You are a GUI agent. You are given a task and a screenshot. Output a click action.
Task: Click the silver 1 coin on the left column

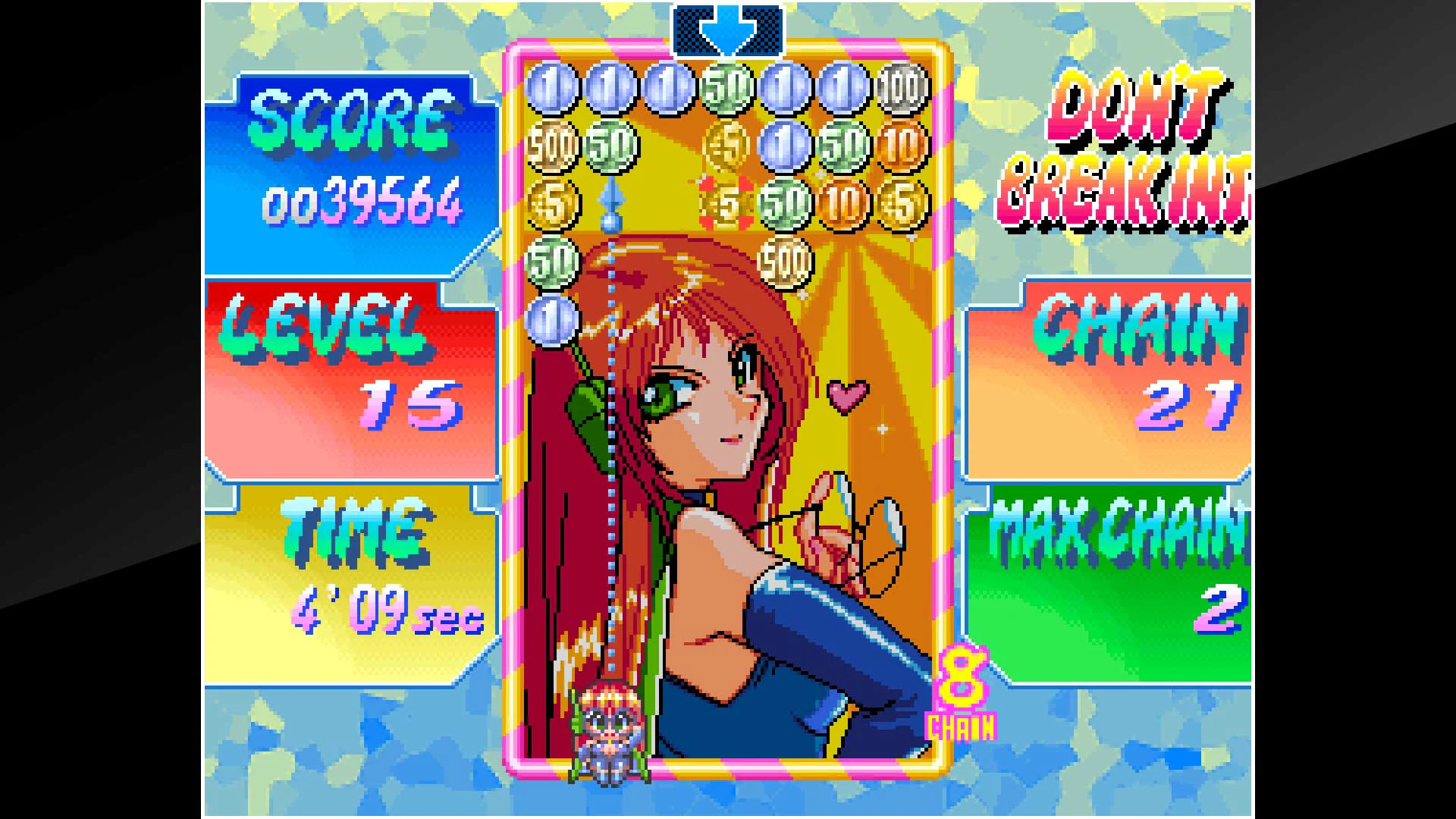click(554, 318)
